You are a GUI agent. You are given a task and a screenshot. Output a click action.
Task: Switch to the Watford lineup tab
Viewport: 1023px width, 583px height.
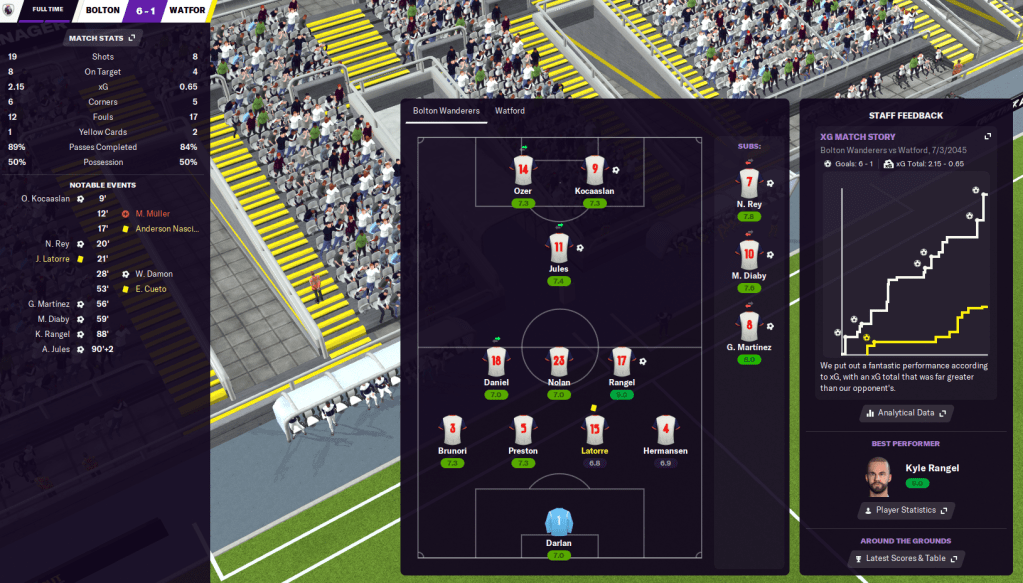coord(510,111)
